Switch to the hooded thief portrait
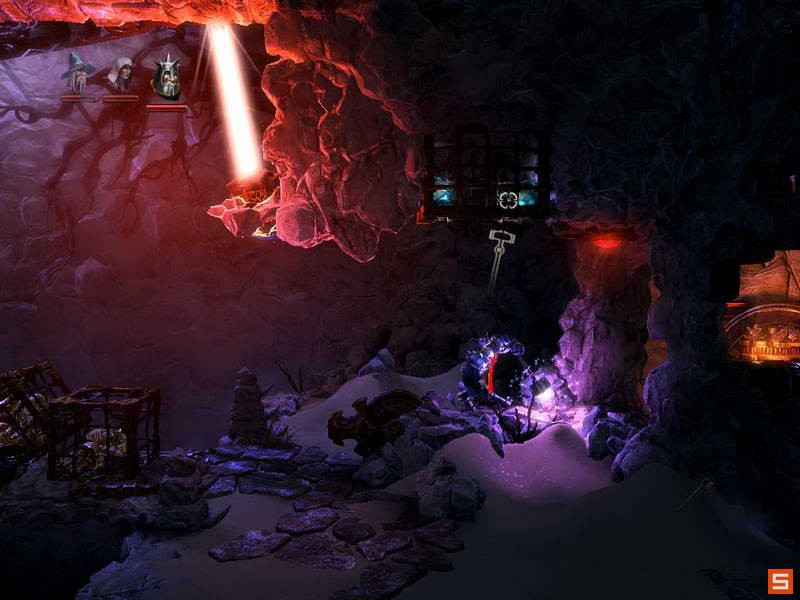The image size is (800, 600). 120,75
